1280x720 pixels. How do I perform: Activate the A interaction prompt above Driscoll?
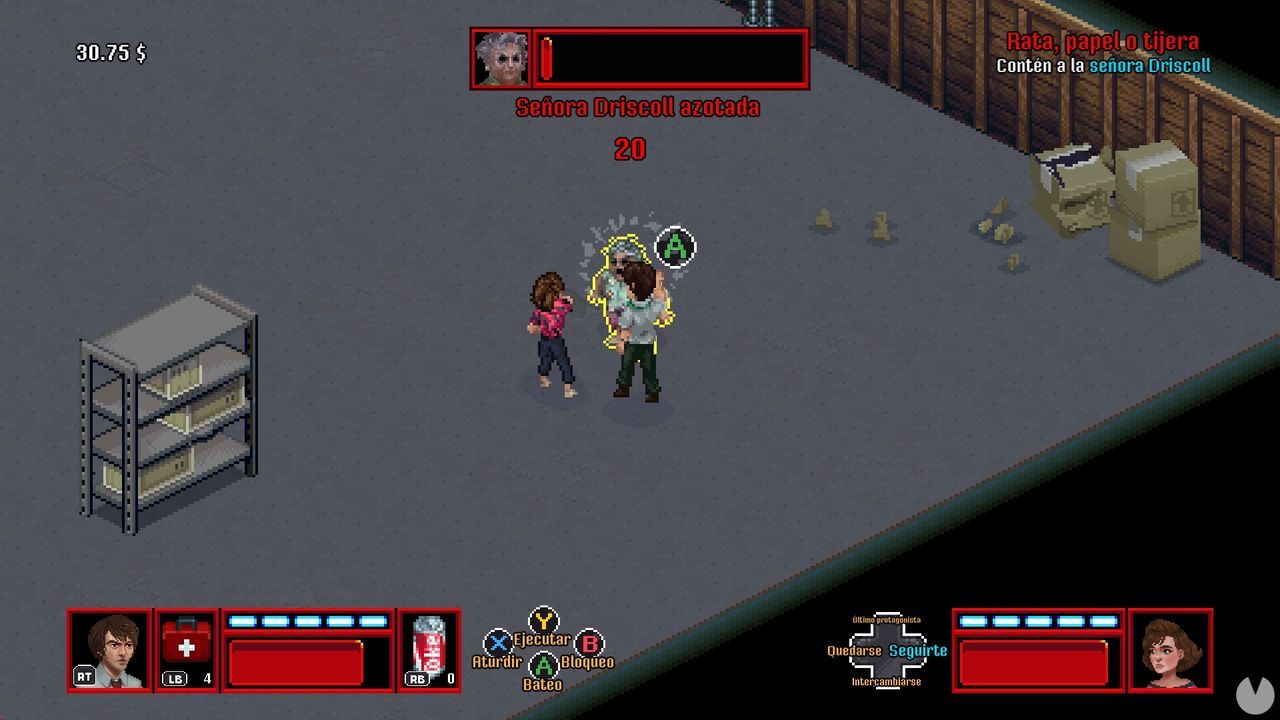pos(673,247)
